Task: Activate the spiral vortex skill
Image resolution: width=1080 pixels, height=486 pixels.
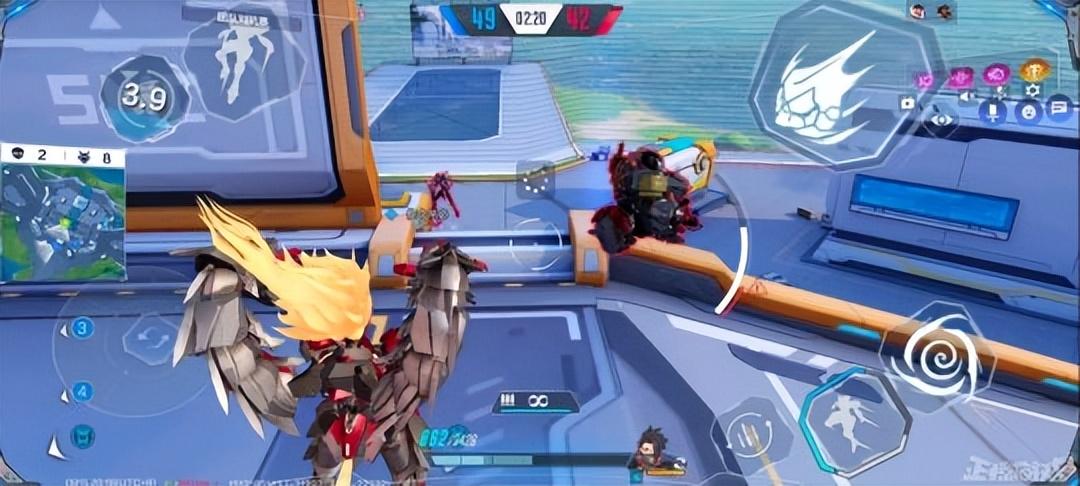Action: (x=937, y=352)
